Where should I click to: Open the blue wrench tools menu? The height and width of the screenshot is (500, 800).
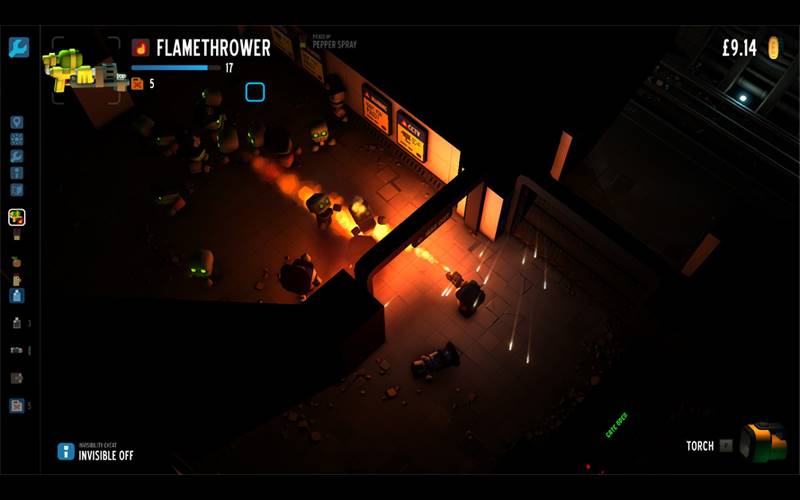[19, 47]
